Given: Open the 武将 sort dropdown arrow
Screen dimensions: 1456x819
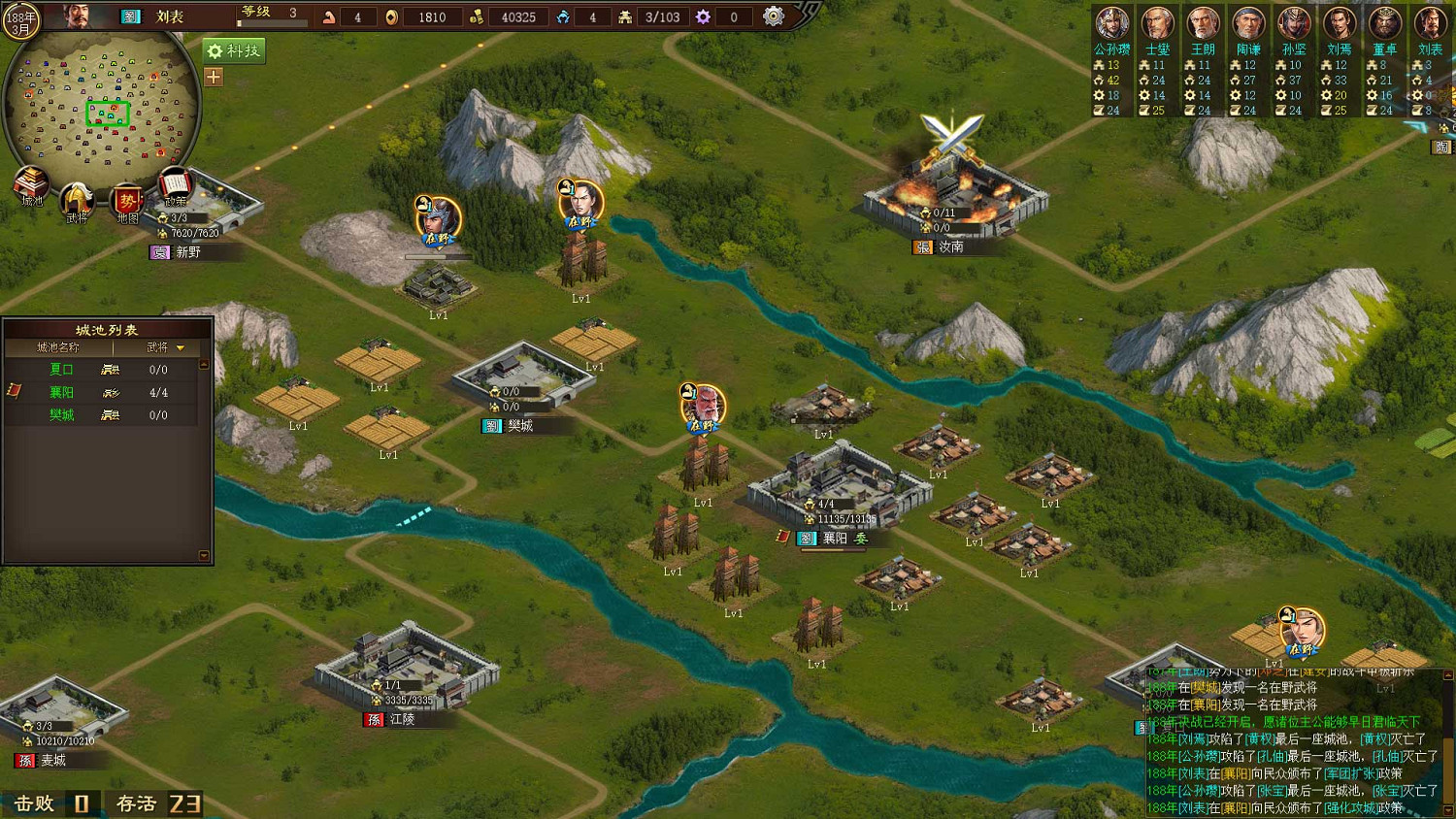Looking at the screenshot, I should click(181, 348).
